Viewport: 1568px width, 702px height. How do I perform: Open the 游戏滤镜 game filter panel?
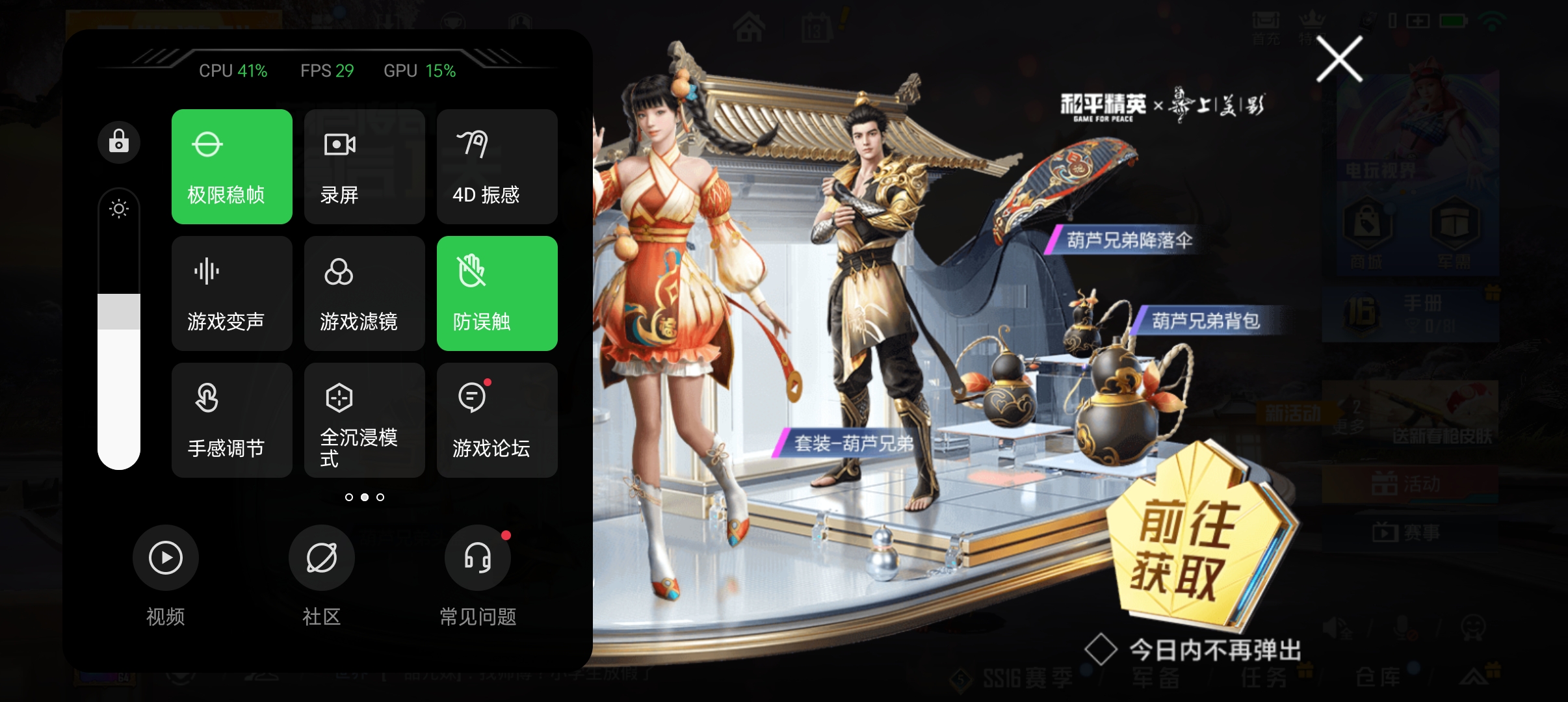[364, 293]
